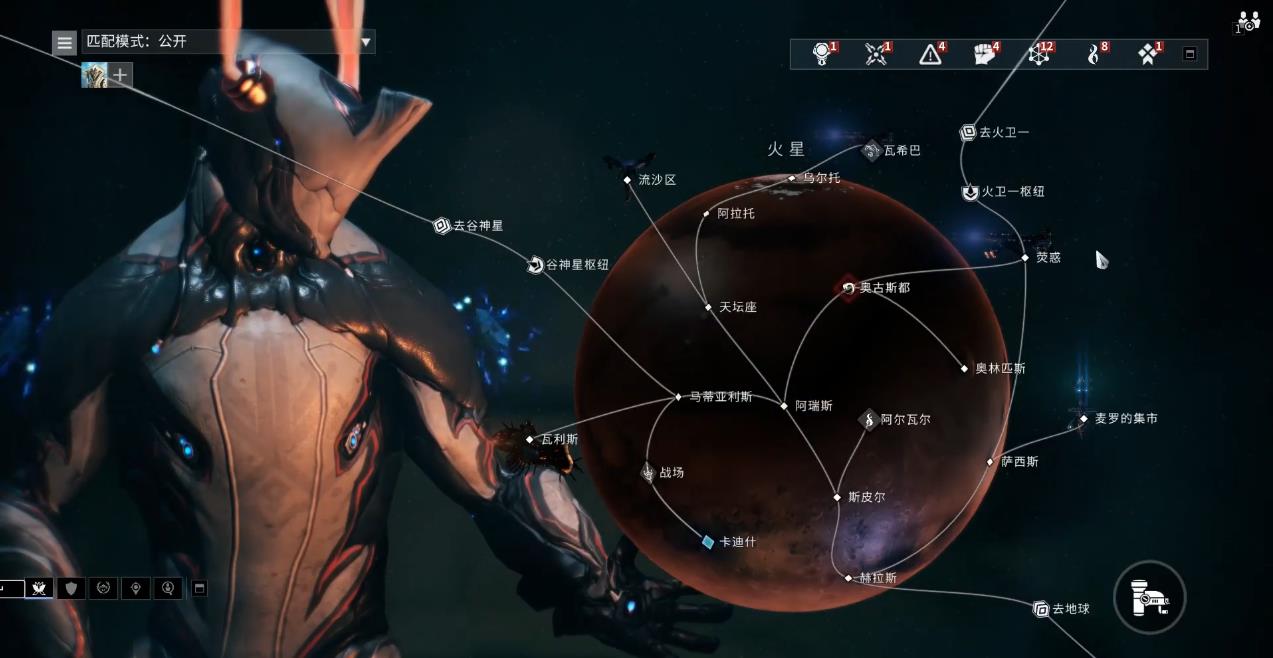Open the hamburger main menu
Image resolution: width=1273 pixels, height=658 pixels.
tap(65, 42)
